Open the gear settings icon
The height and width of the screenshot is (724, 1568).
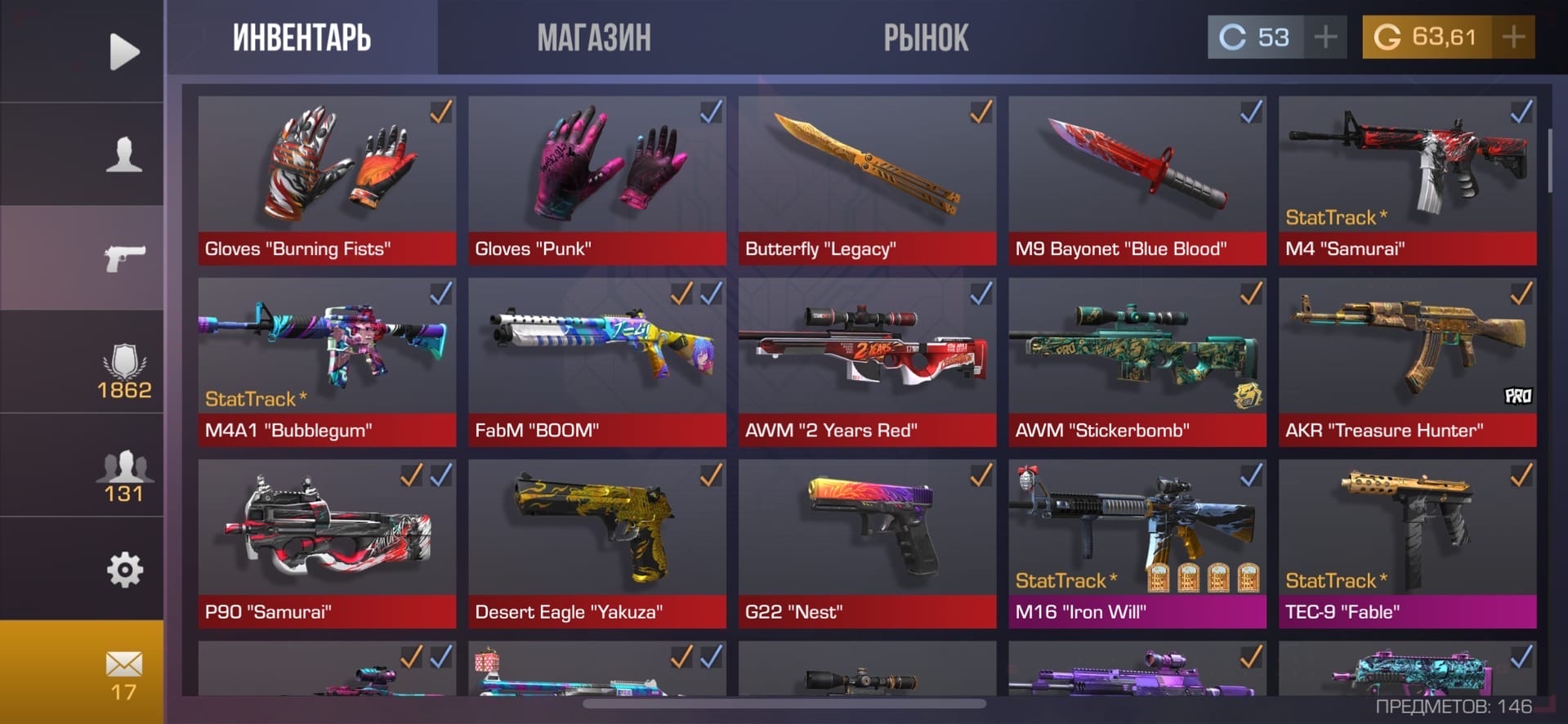124,570
